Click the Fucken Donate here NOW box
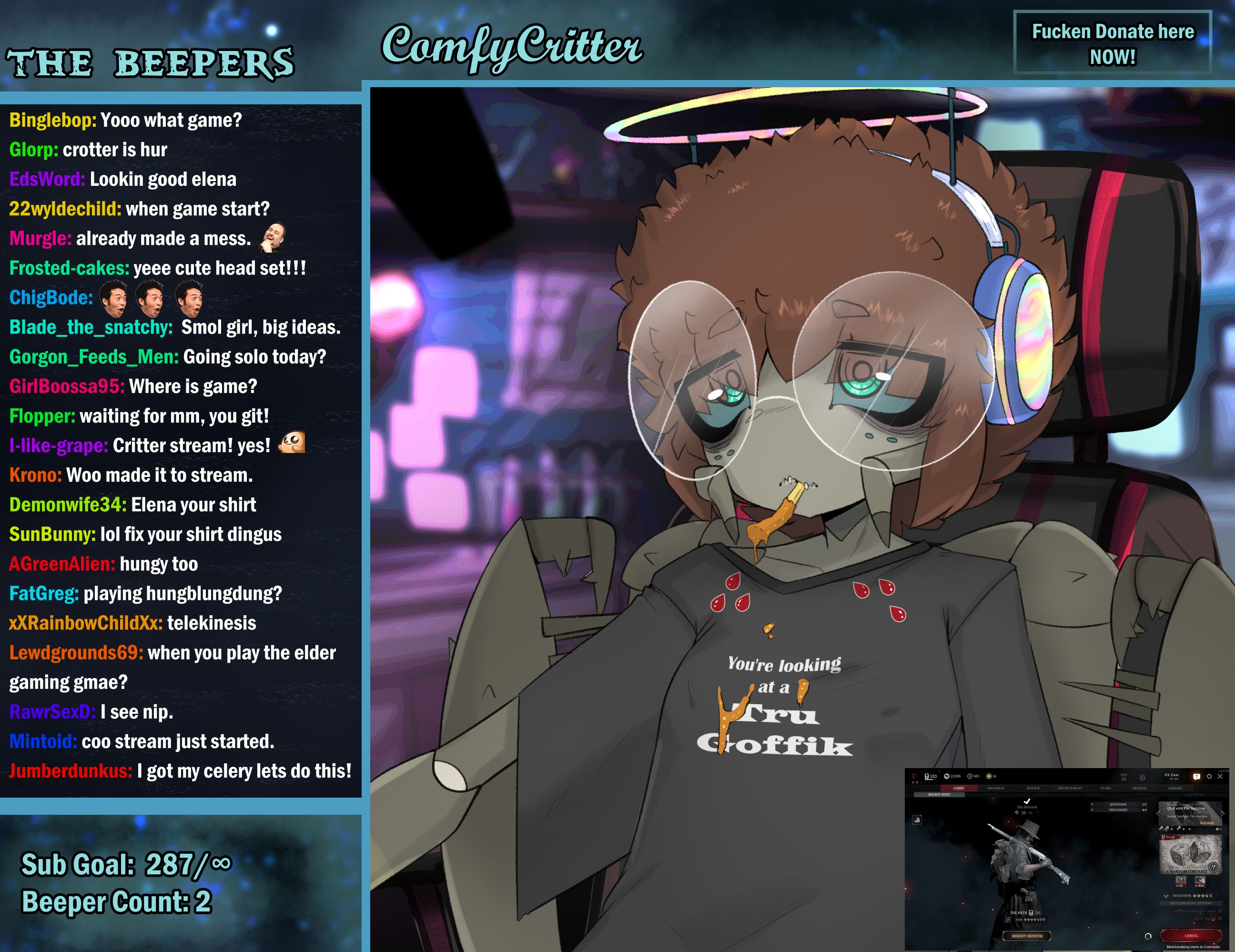The width and height of the screenshot is (1235, 952). (1112, 43)
